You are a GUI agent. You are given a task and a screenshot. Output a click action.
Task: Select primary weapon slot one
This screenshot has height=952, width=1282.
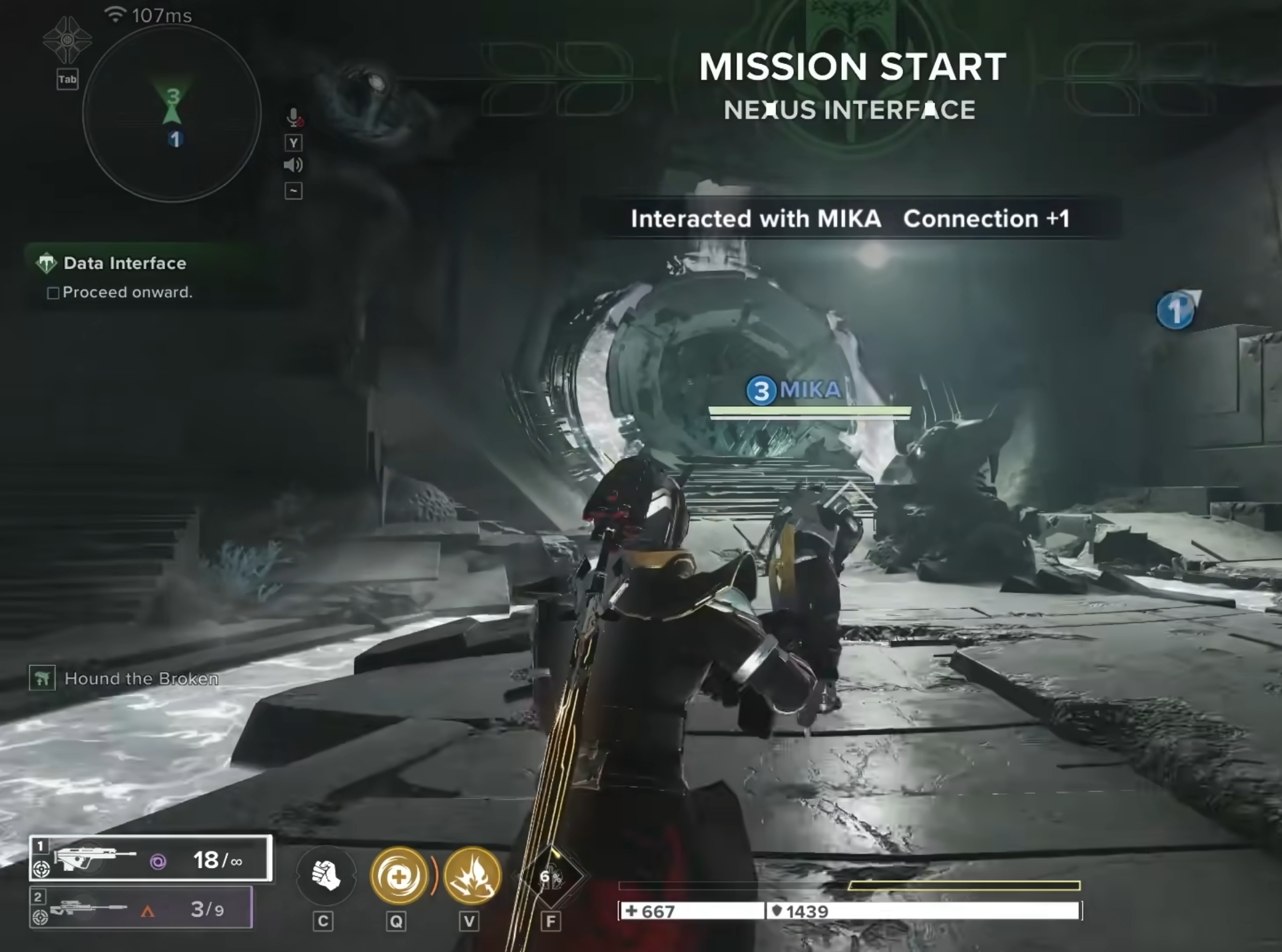[151, 859]
